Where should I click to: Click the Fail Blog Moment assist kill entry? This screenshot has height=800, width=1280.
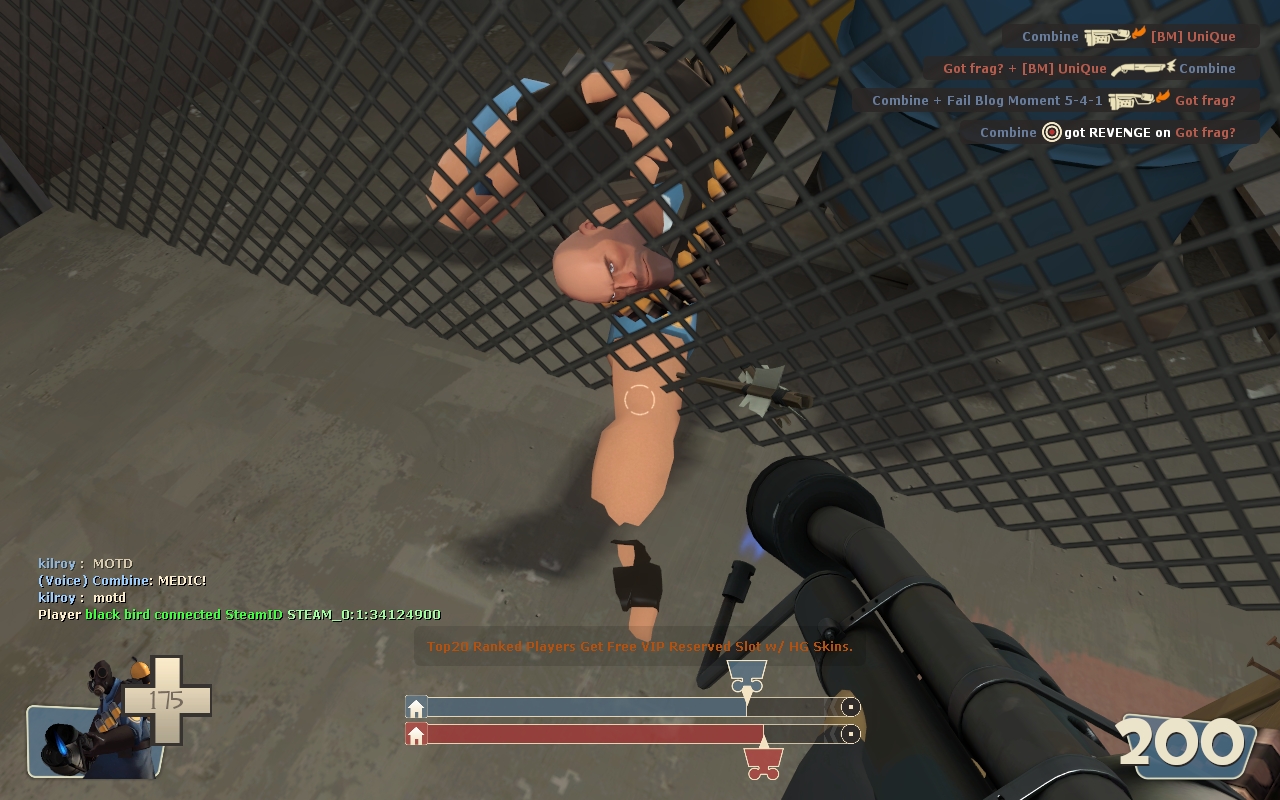pos(1054,100)
